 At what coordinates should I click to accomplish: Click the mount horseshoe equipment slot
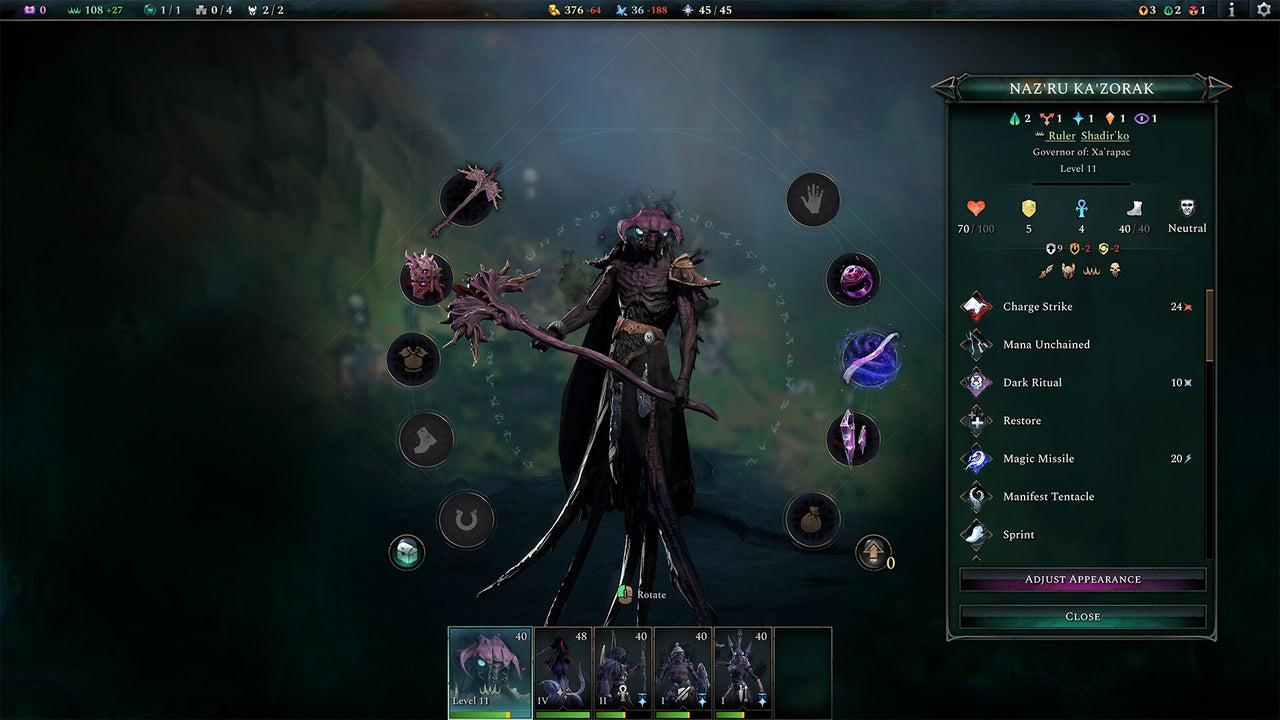466,520
